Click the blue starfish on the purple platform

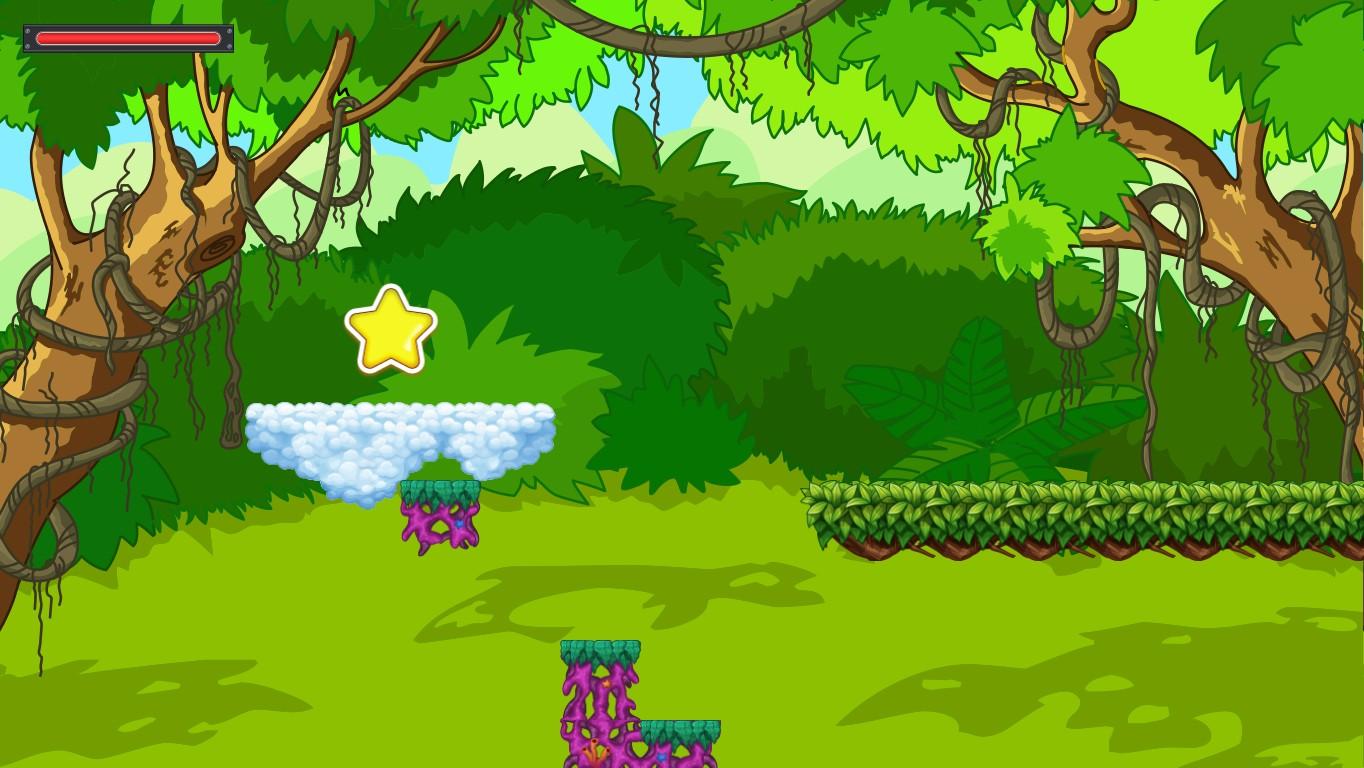pyautogui.click(x=662, y=757)
